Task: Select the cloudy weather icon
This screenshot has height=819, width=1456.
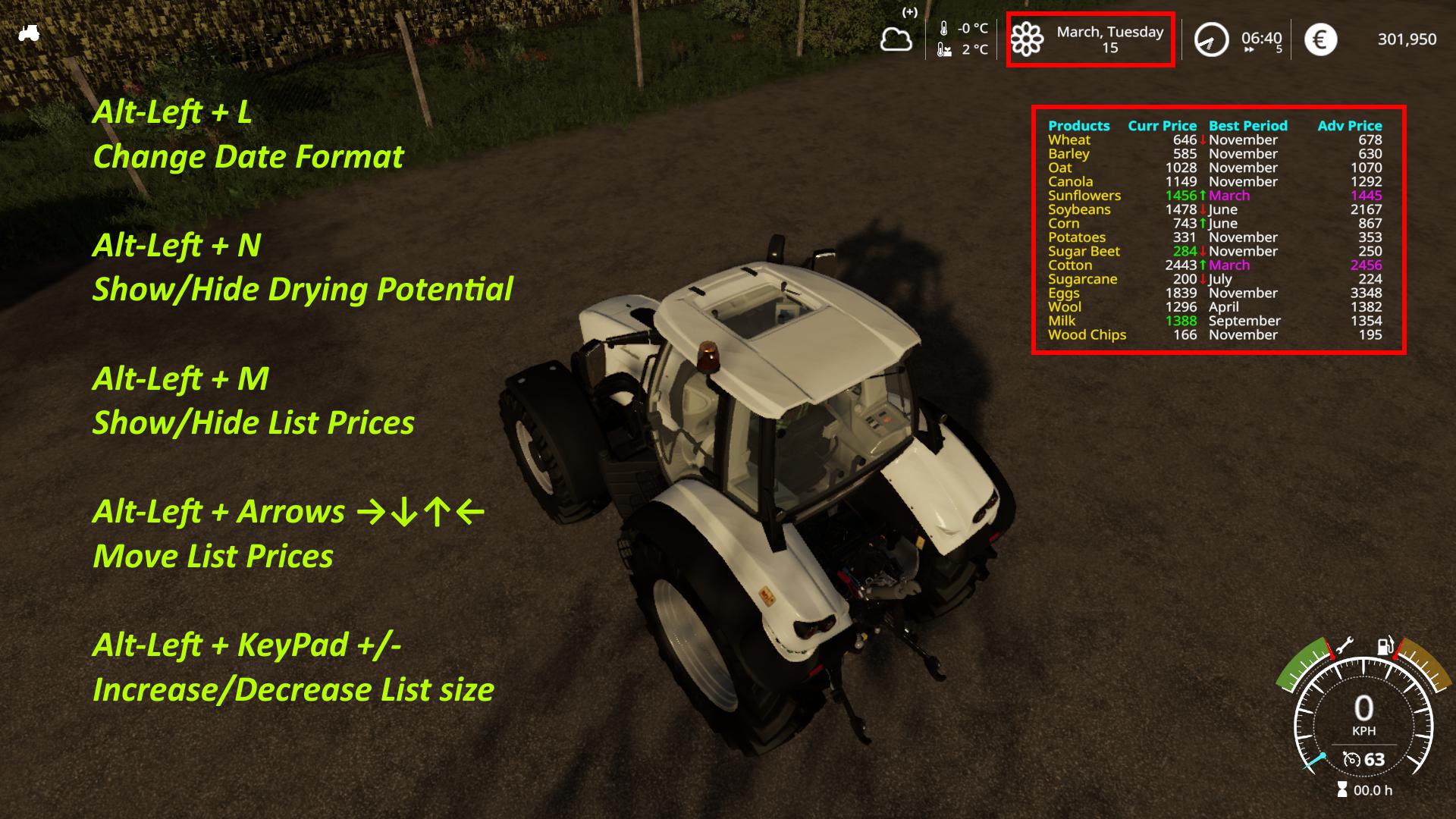Action: [x=896, y=39]
